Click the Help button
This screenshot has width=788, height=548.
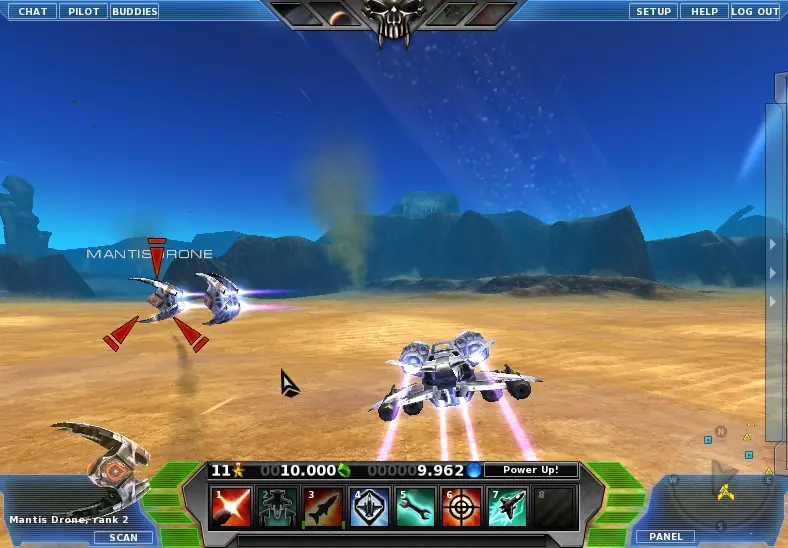[x=705, y=11]
